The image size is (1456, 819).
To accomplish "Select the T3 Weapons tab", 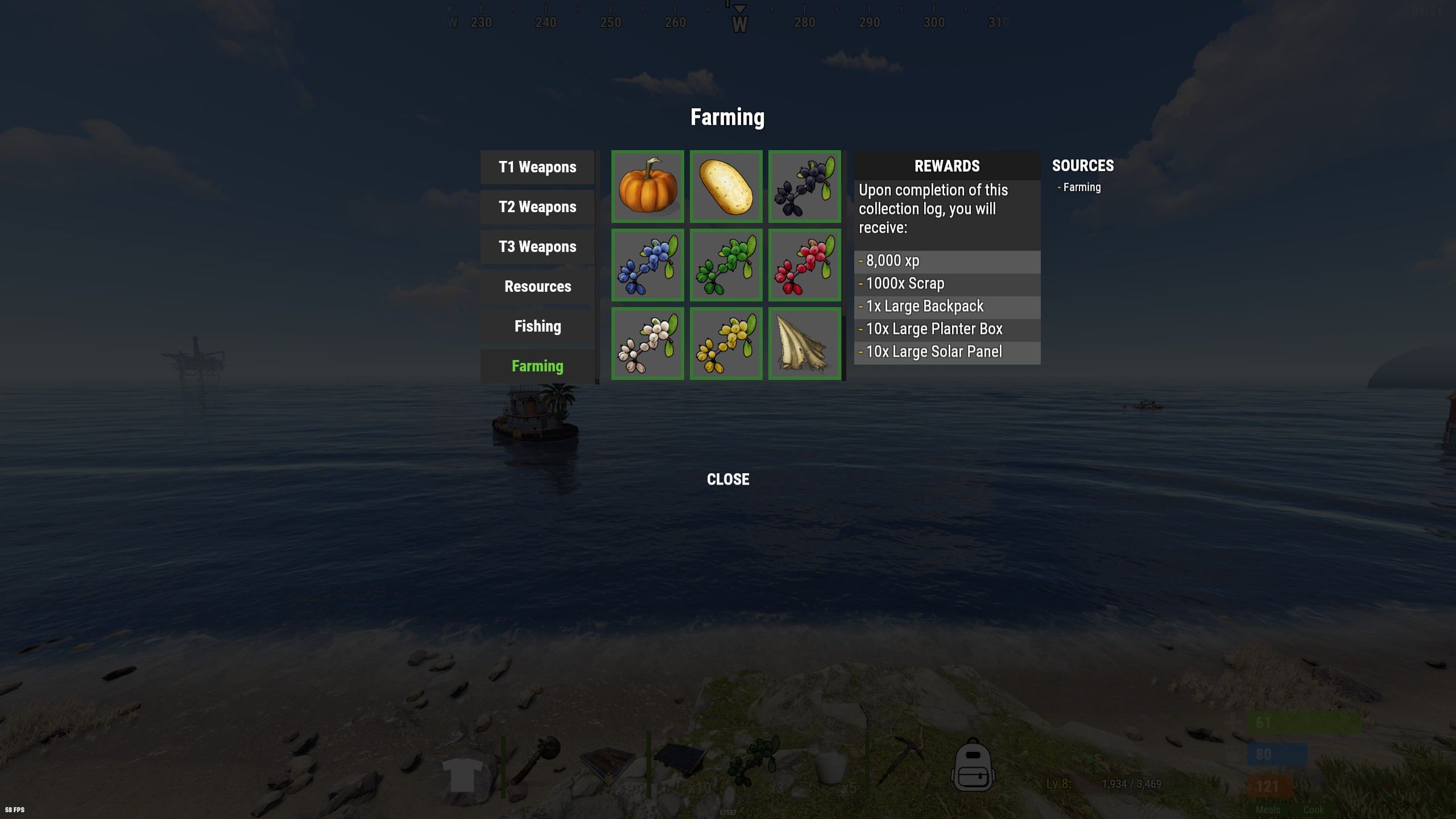I will click(537, 247).
